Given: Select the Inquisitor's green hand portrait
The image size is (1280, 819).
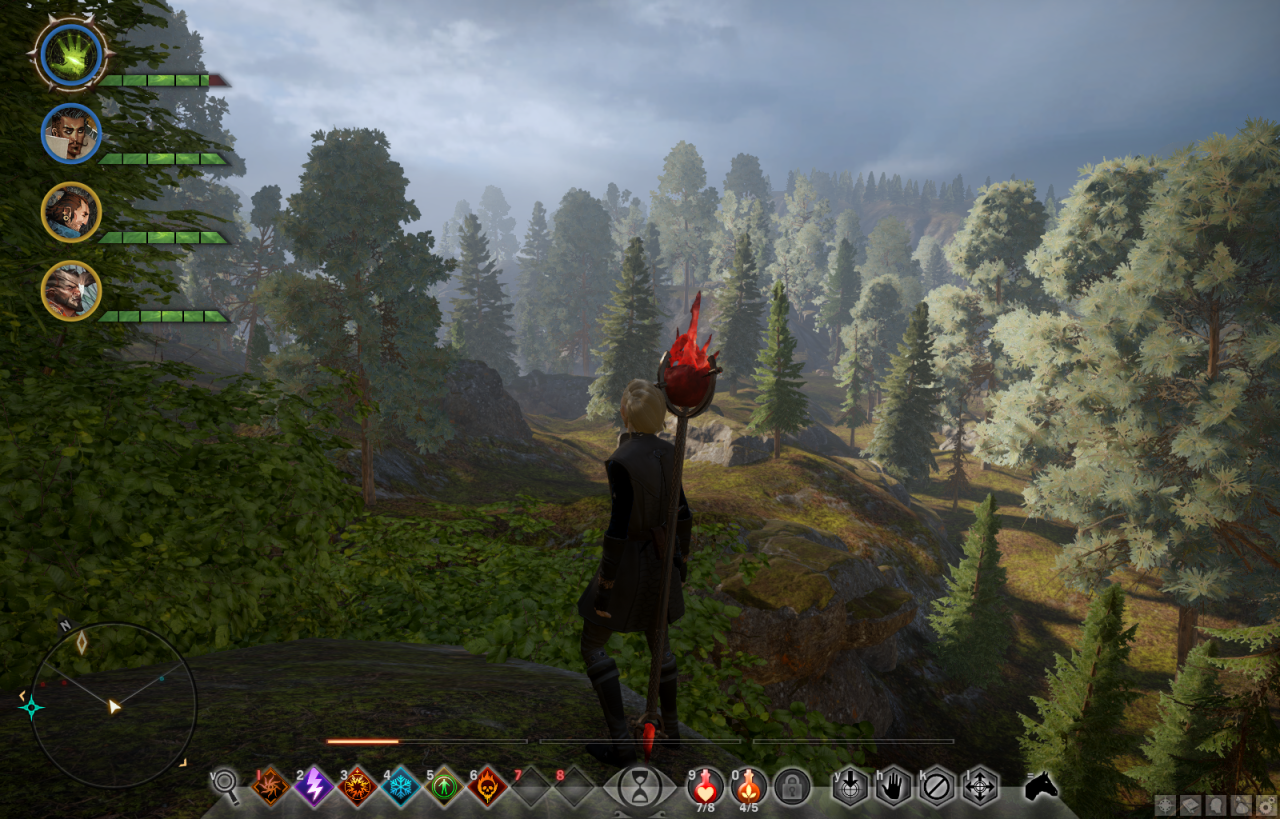Looking at the screenshot, I should tap(71, 53).
